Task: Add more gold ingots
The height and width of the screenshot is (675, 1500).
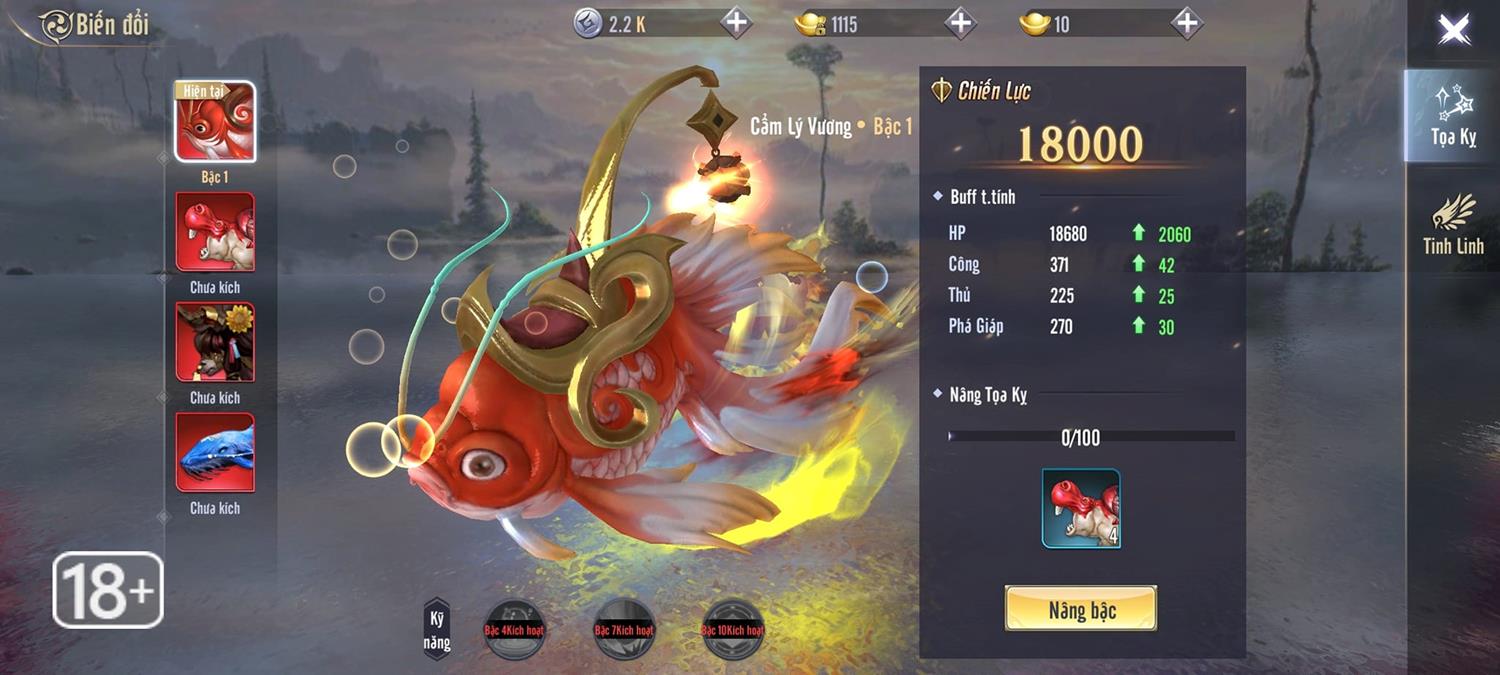Action: click(1186, 23)
